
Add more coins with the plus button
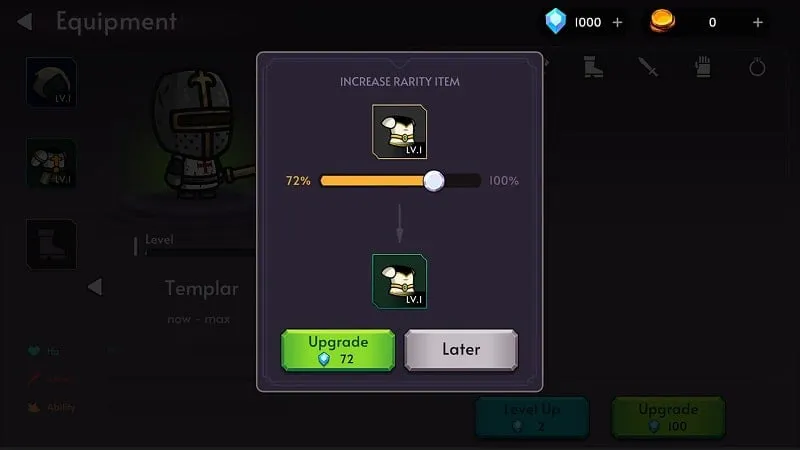point(757,22)
